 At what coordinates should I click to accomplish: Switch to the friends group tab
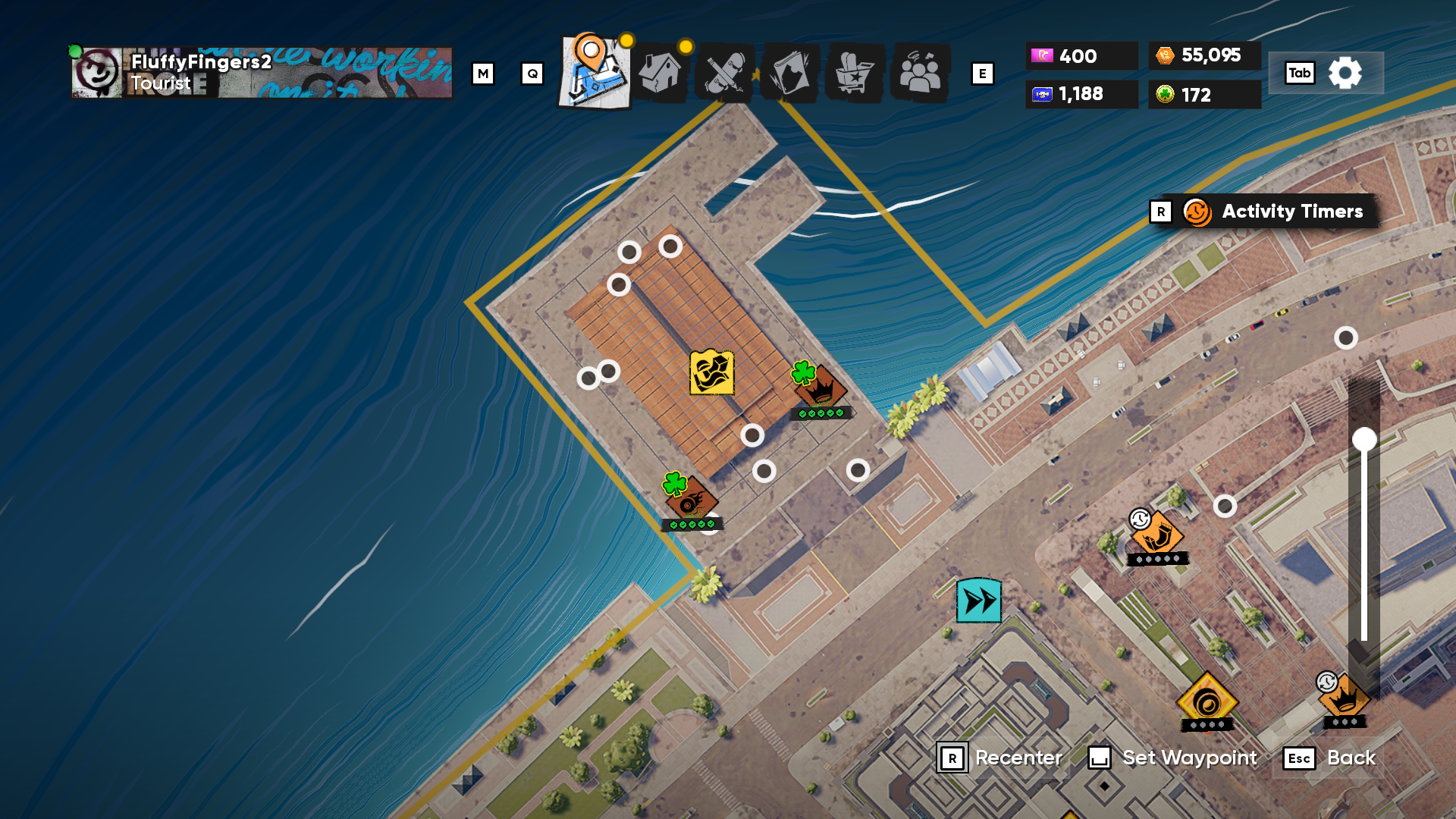point(920,74)
